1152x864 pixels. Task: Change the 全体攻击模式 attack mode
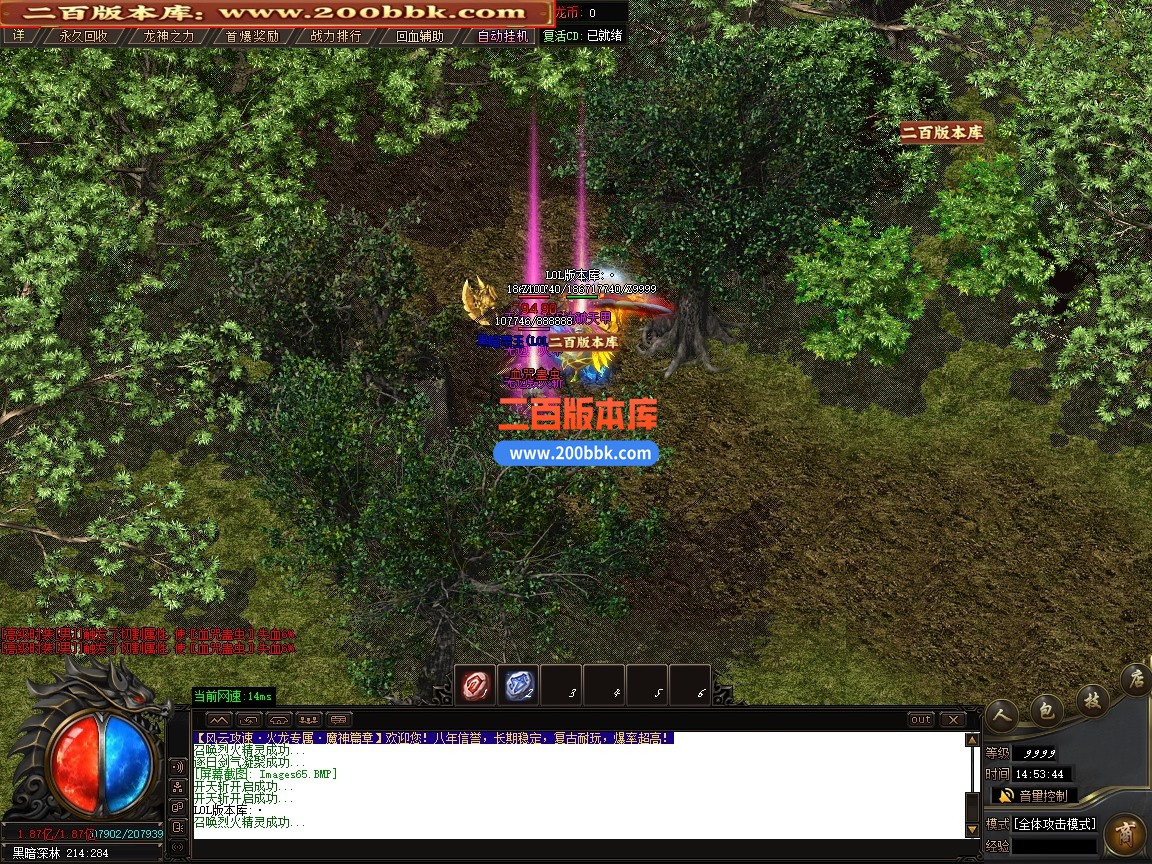click(x=1055, y=824)
